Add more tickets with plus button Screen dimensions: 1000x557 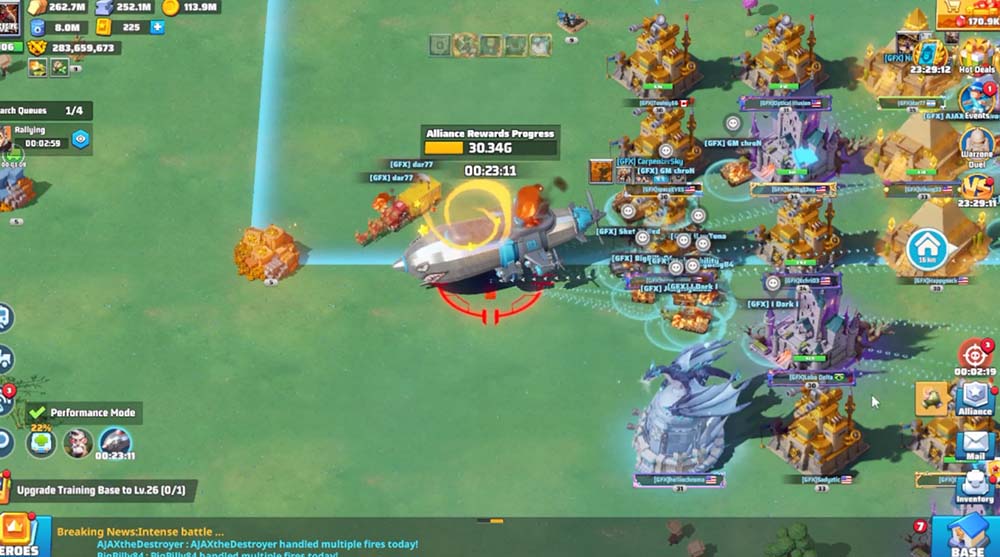[157, 28]
